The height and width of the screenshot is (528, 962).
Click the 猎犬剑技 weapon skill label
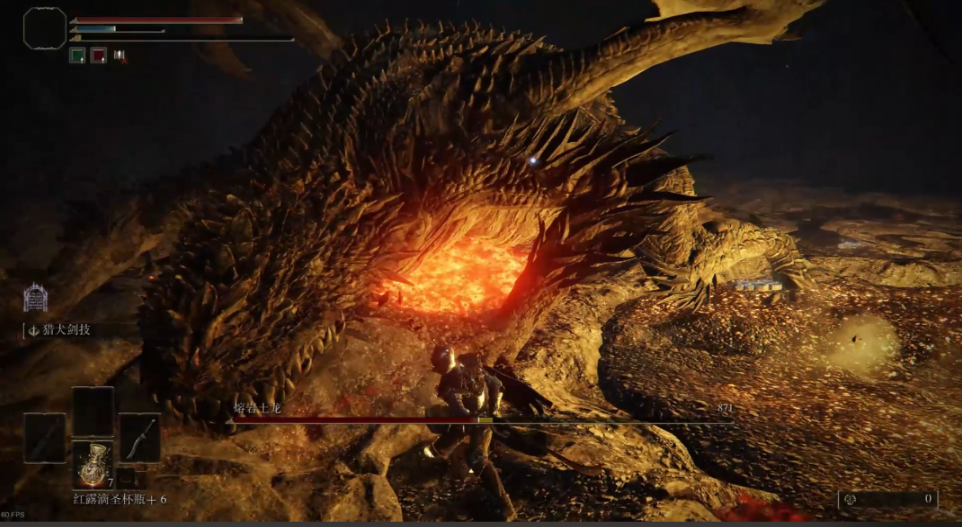62,330
